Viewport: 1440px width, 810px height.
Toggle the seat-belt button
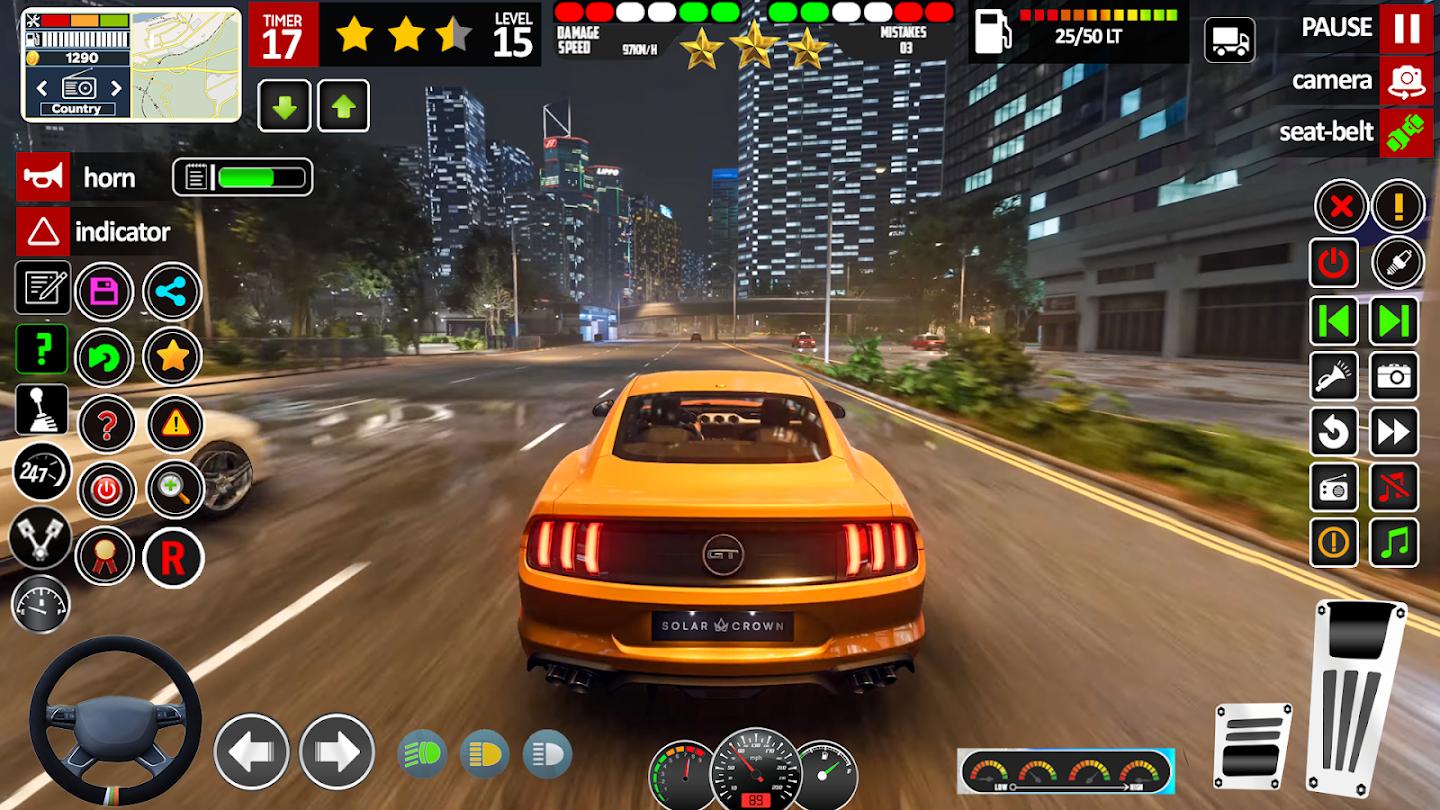(x=1406, y=132)
